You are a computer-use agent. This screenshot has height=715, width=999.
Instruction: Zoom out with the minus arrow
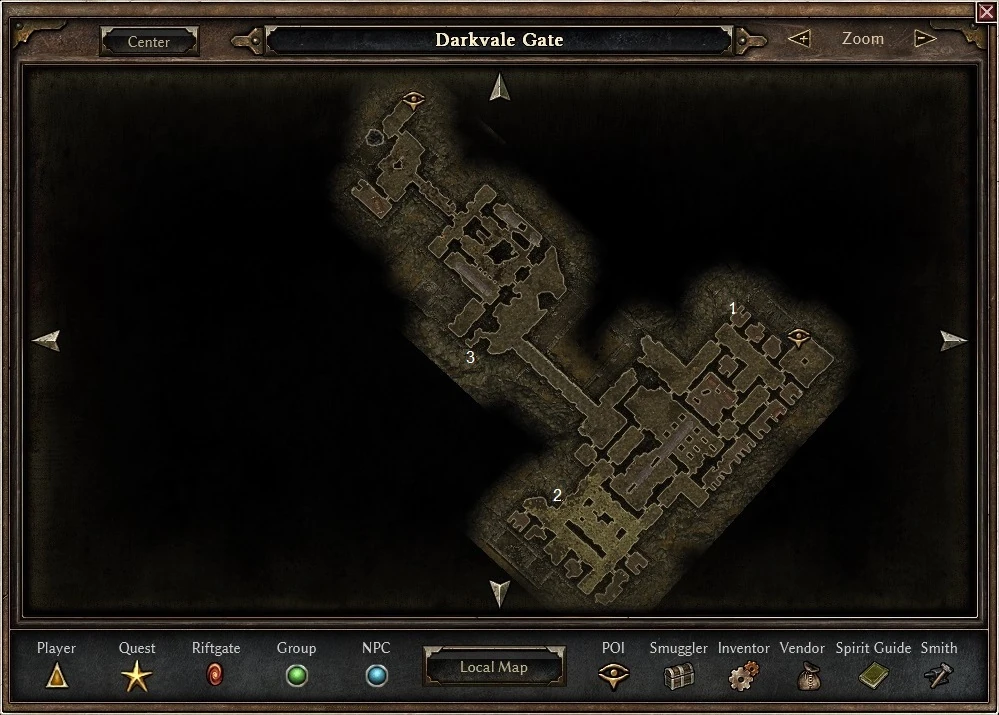pyautogui.click(x=925, y=39)
